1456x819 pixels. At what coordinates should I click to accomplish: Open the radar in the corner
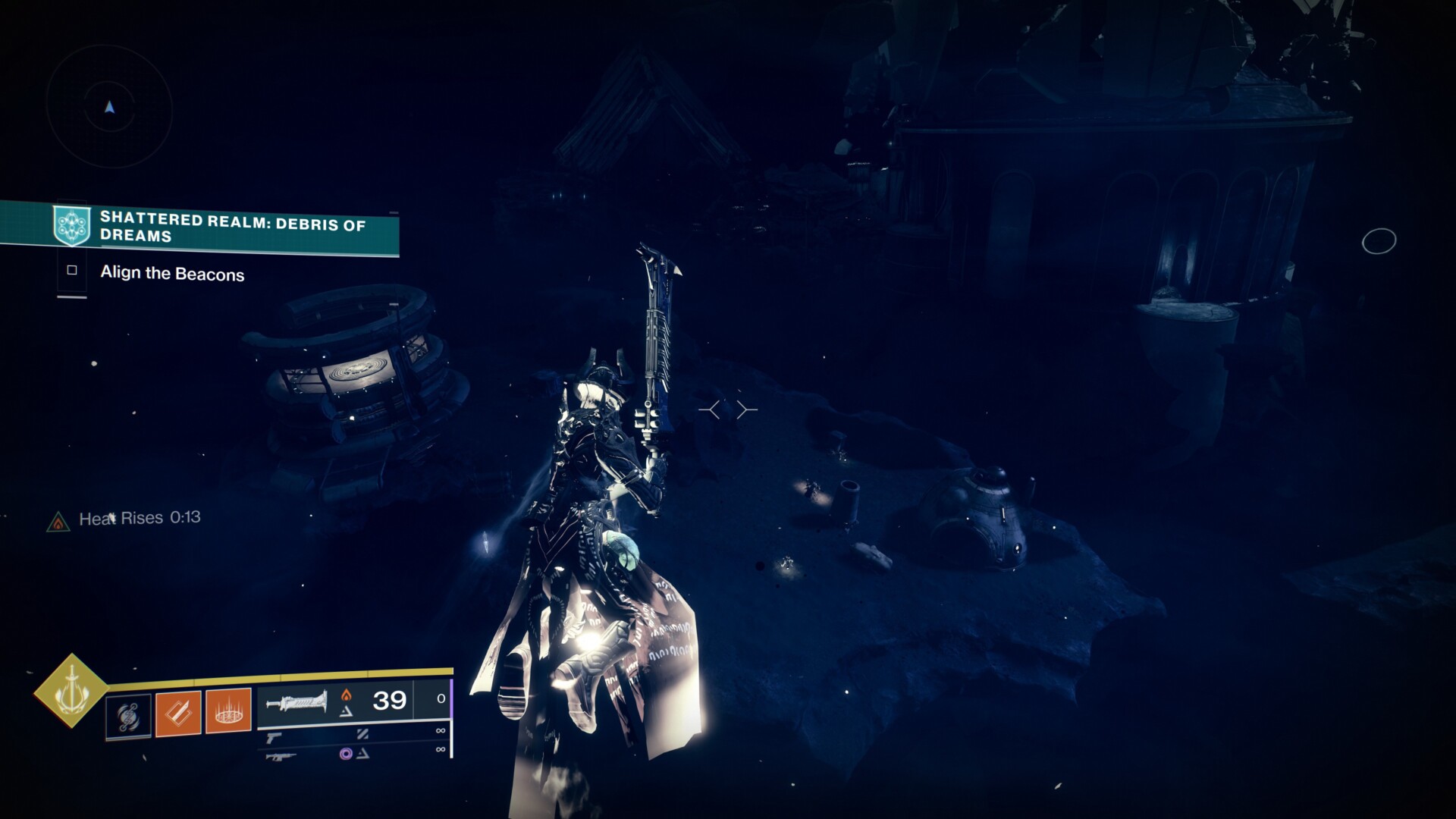tap(110, 108)
